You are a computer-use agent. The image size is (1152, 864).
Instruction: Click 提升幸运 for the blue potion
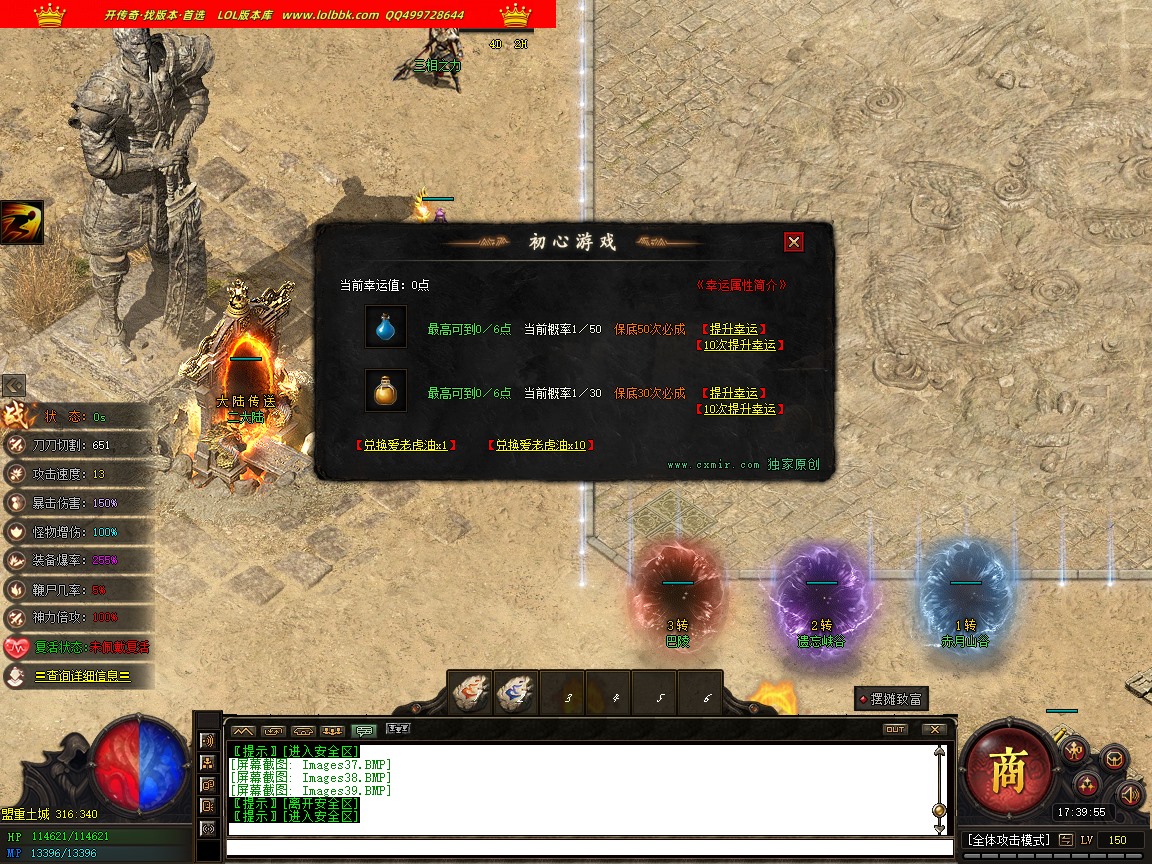click(x=733, y=329)
